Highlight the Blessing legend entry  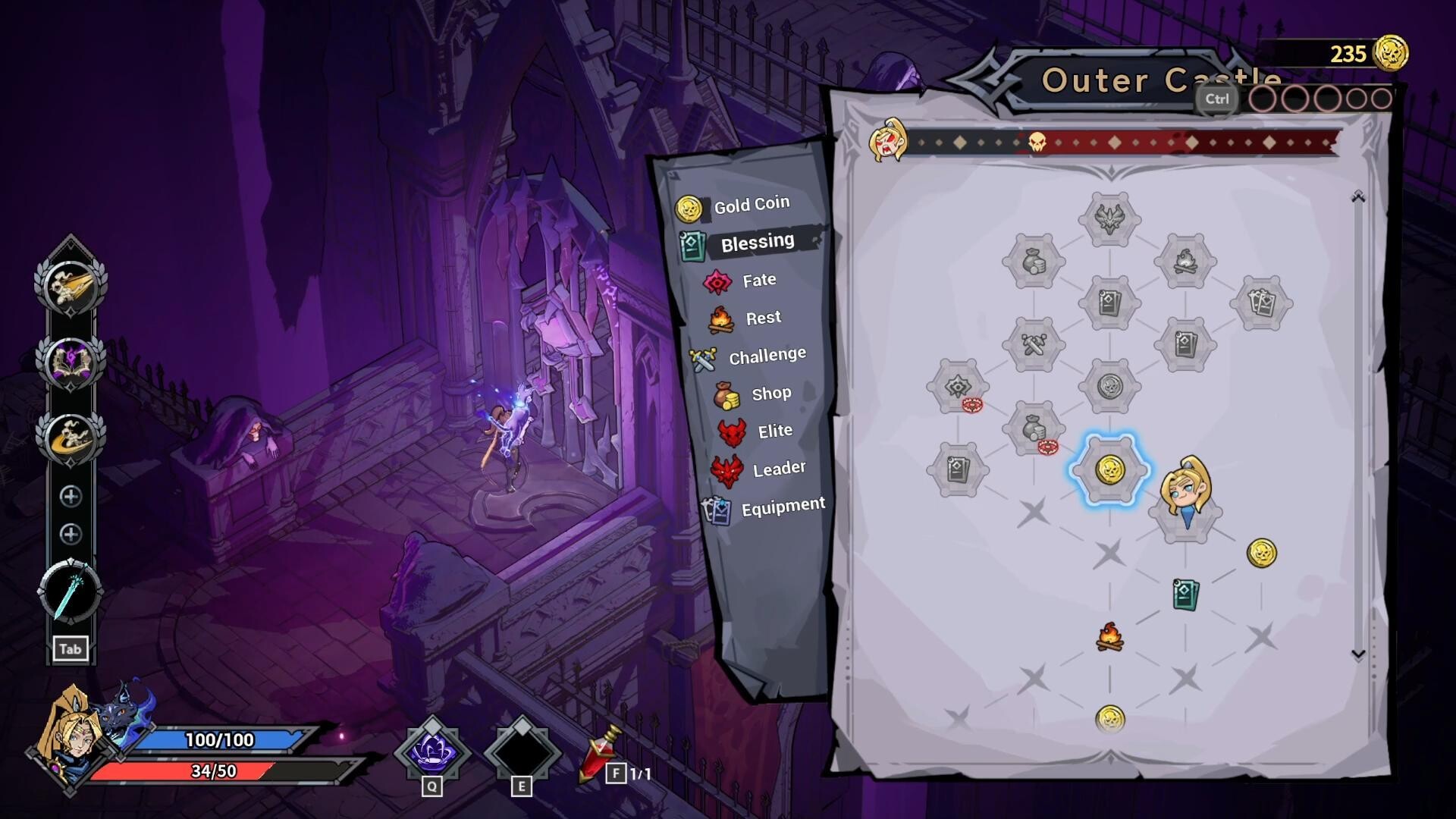(x=756, y=243)
